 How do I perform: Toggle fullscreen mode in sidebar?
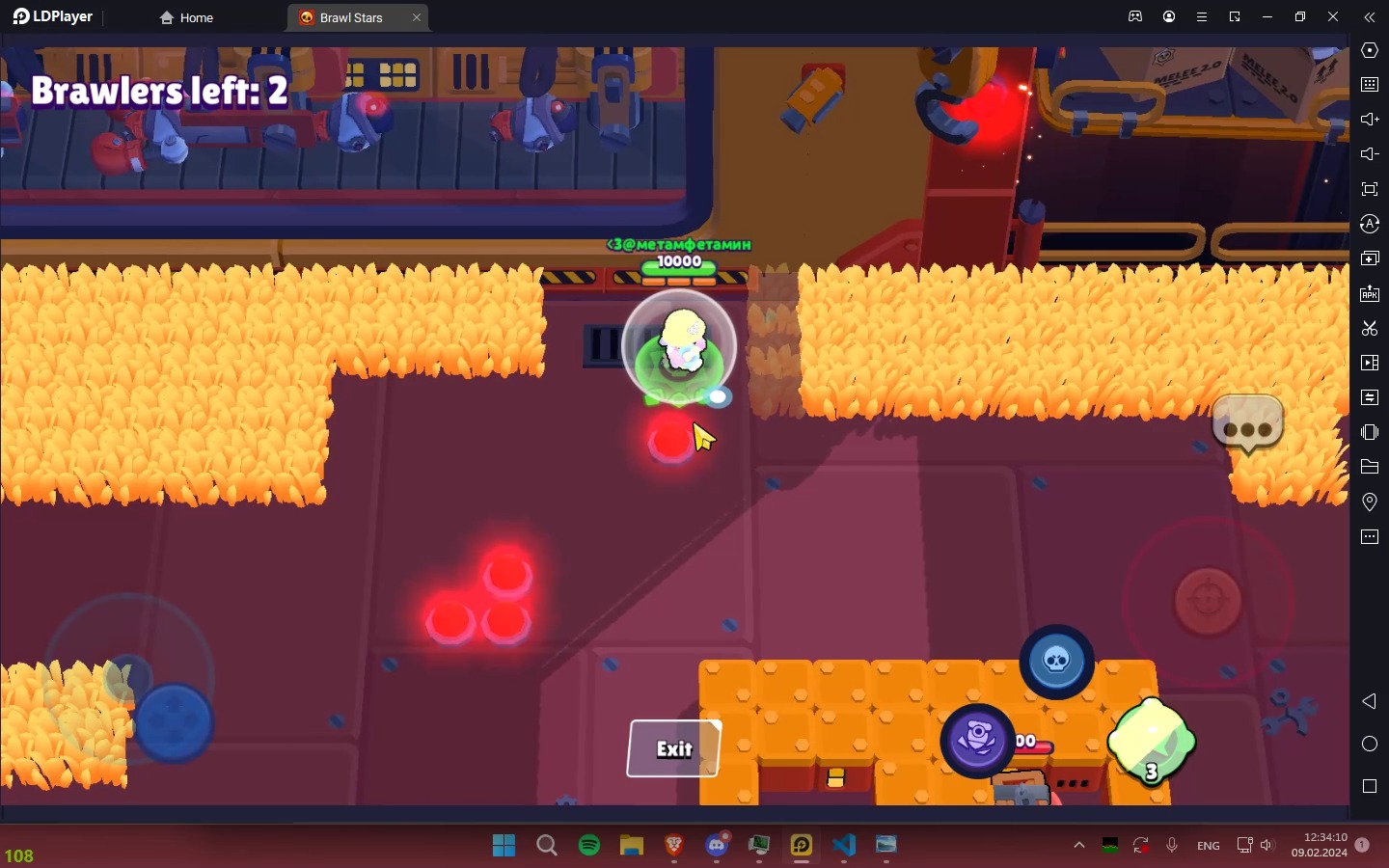click(x=1370, y=189)
